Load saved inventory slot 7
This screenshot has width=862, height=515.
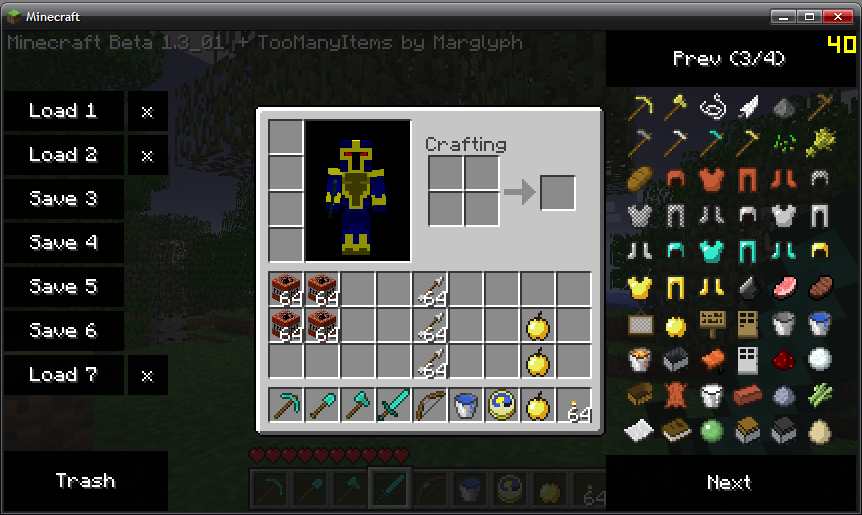[63, 375]
